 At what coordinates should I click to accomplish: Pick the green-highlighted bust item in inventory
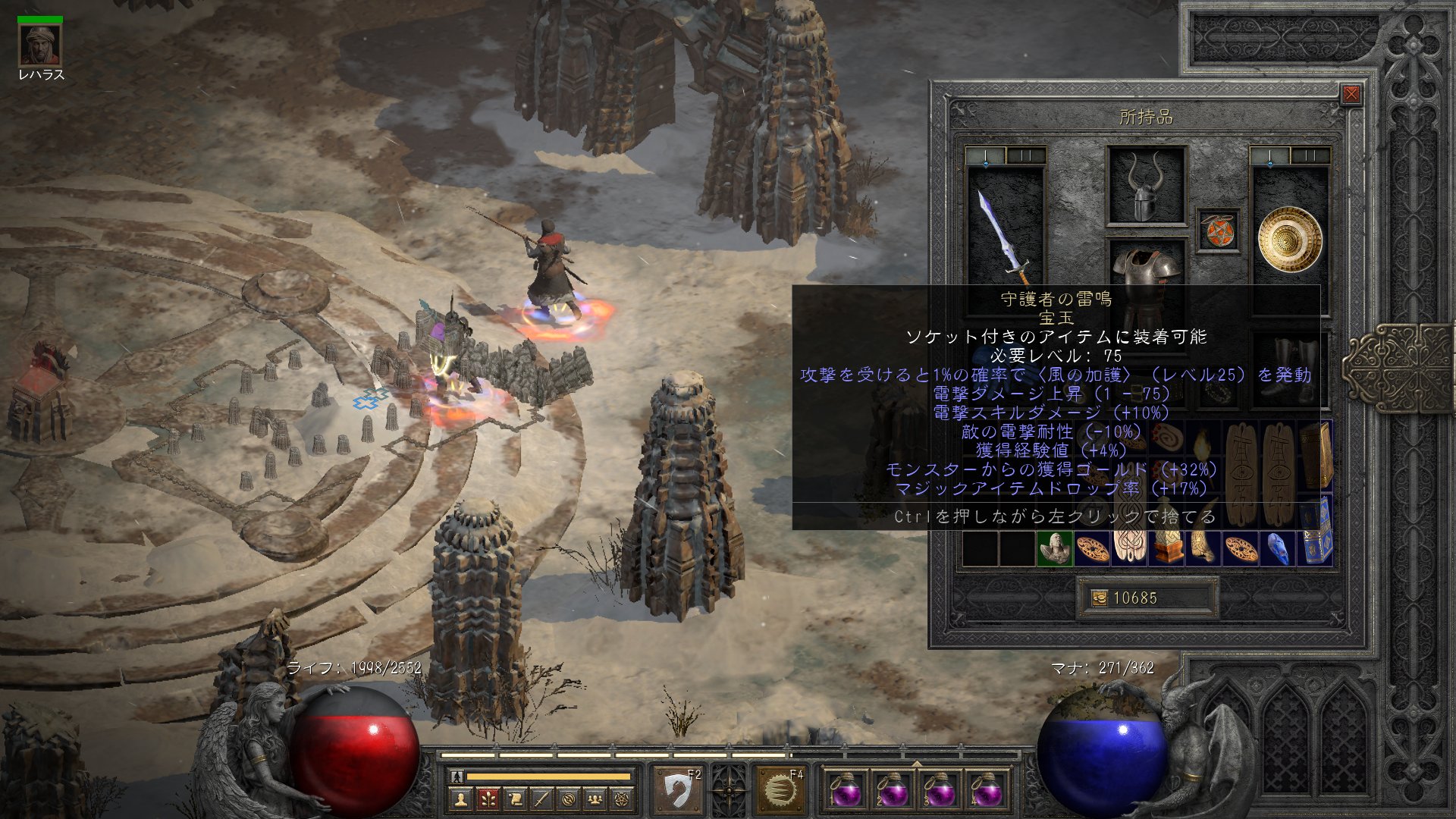point(1054,548)
